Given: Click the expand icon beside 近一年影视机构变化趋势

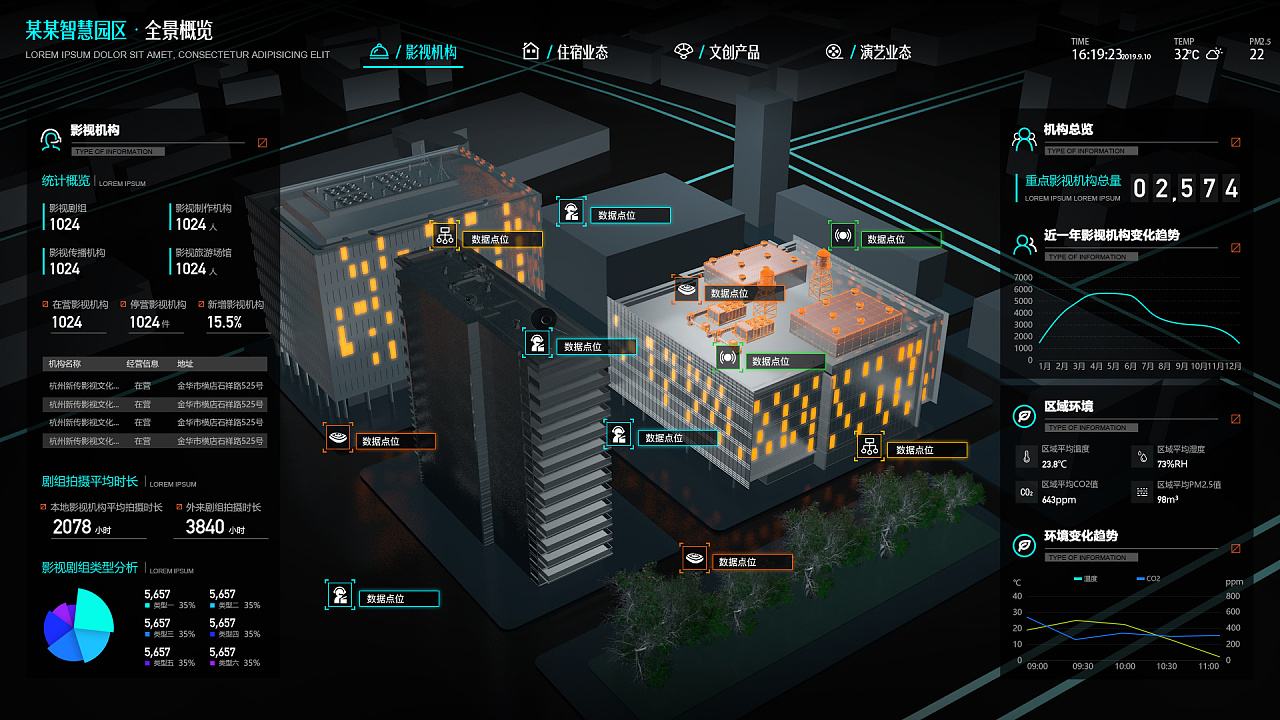Looking at the screenshot, I should coord(1236,248).
